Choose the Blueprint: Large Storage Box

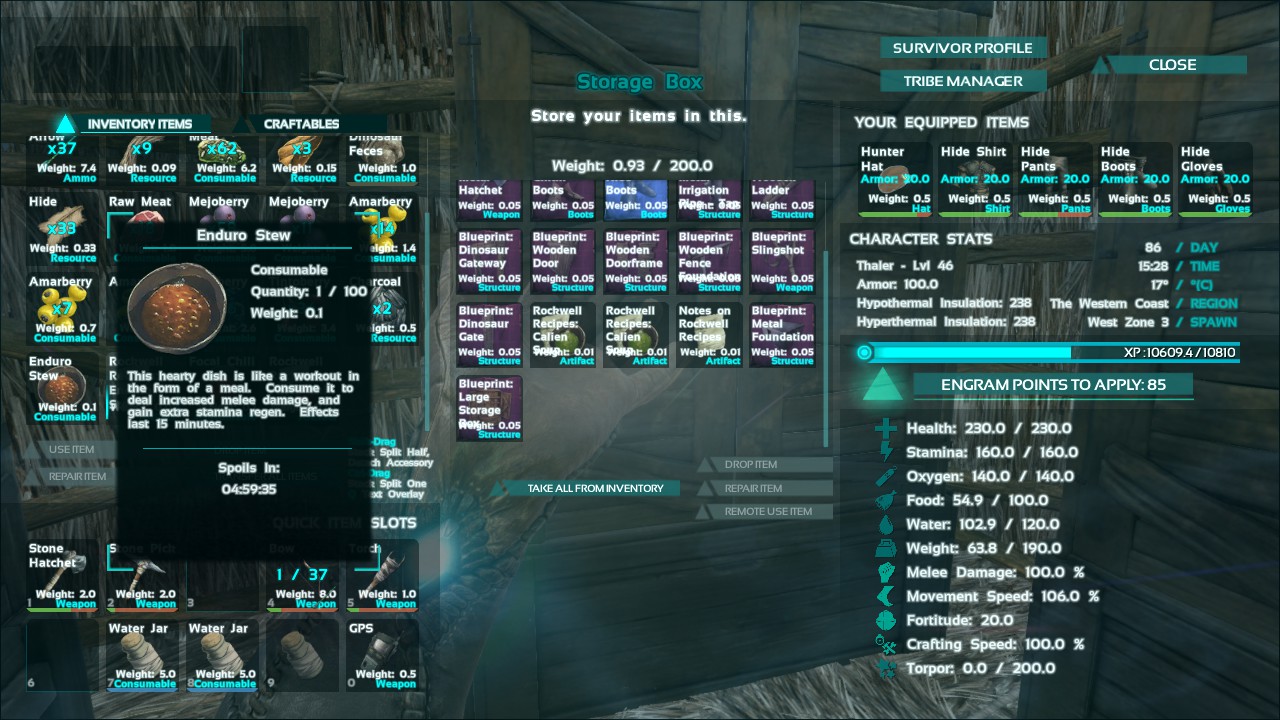pos(489,408)
